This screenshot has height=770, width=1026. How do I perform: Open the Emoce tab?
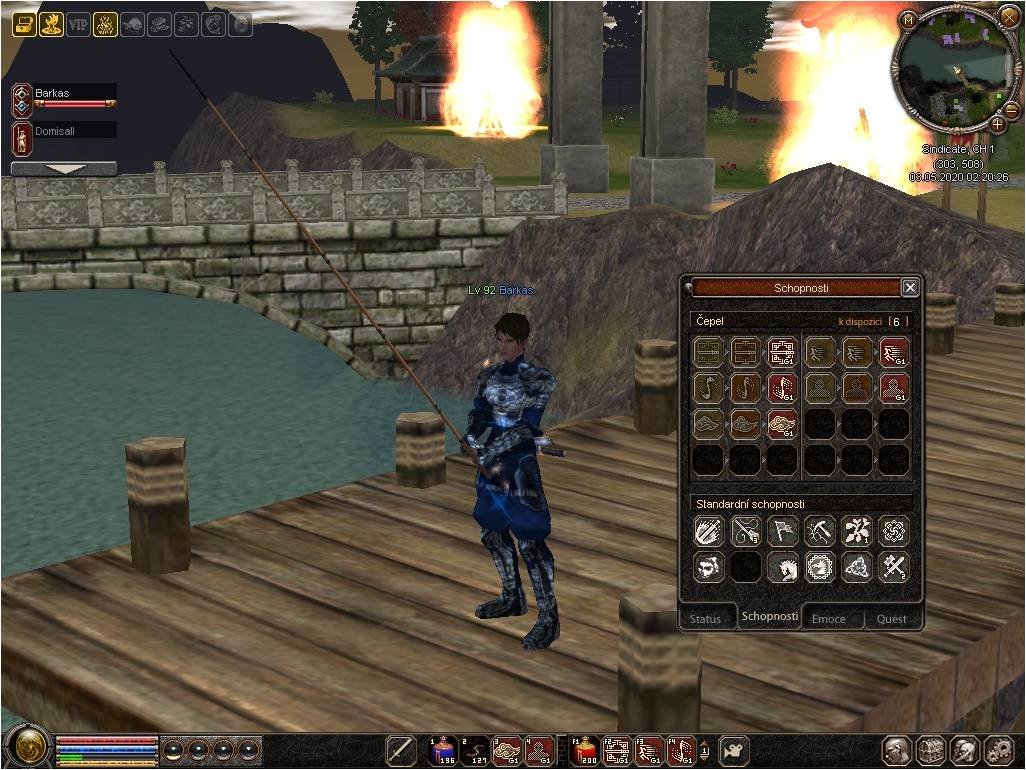pos(828,618)
